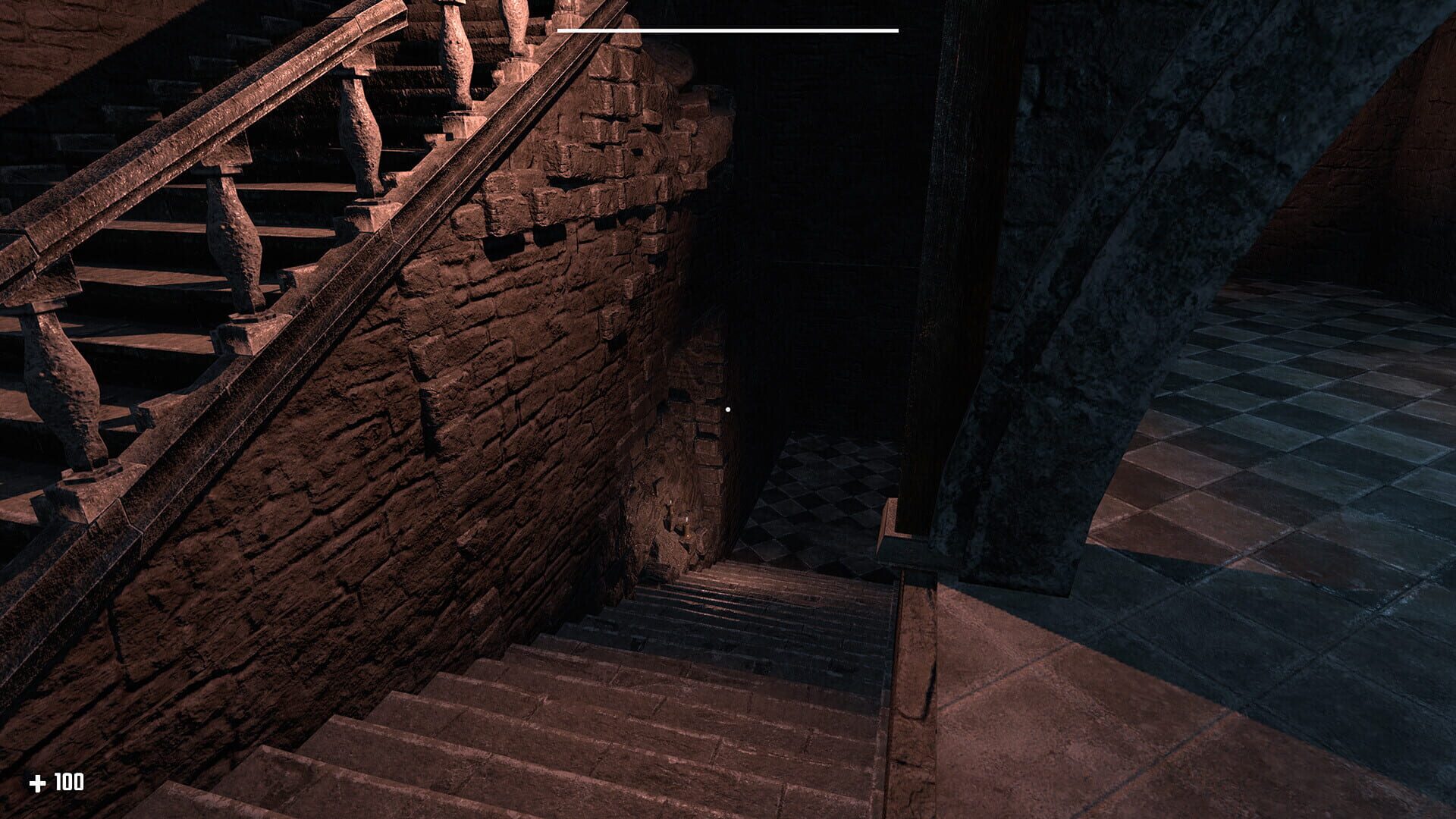Click the right end of the white bar
The image size is (1456, 819).
[896, 29]
